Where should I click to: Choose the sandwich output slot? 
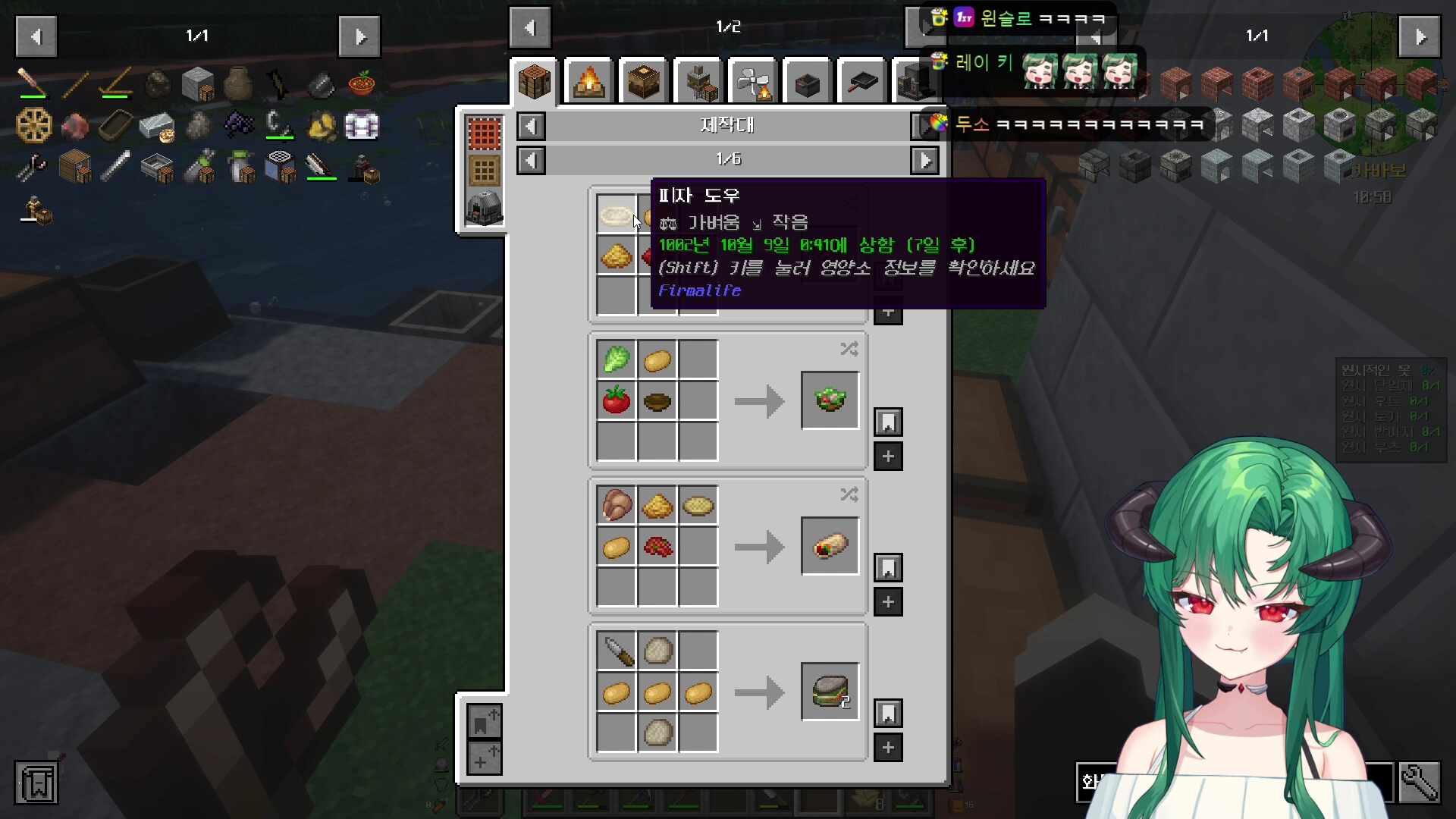830,692
